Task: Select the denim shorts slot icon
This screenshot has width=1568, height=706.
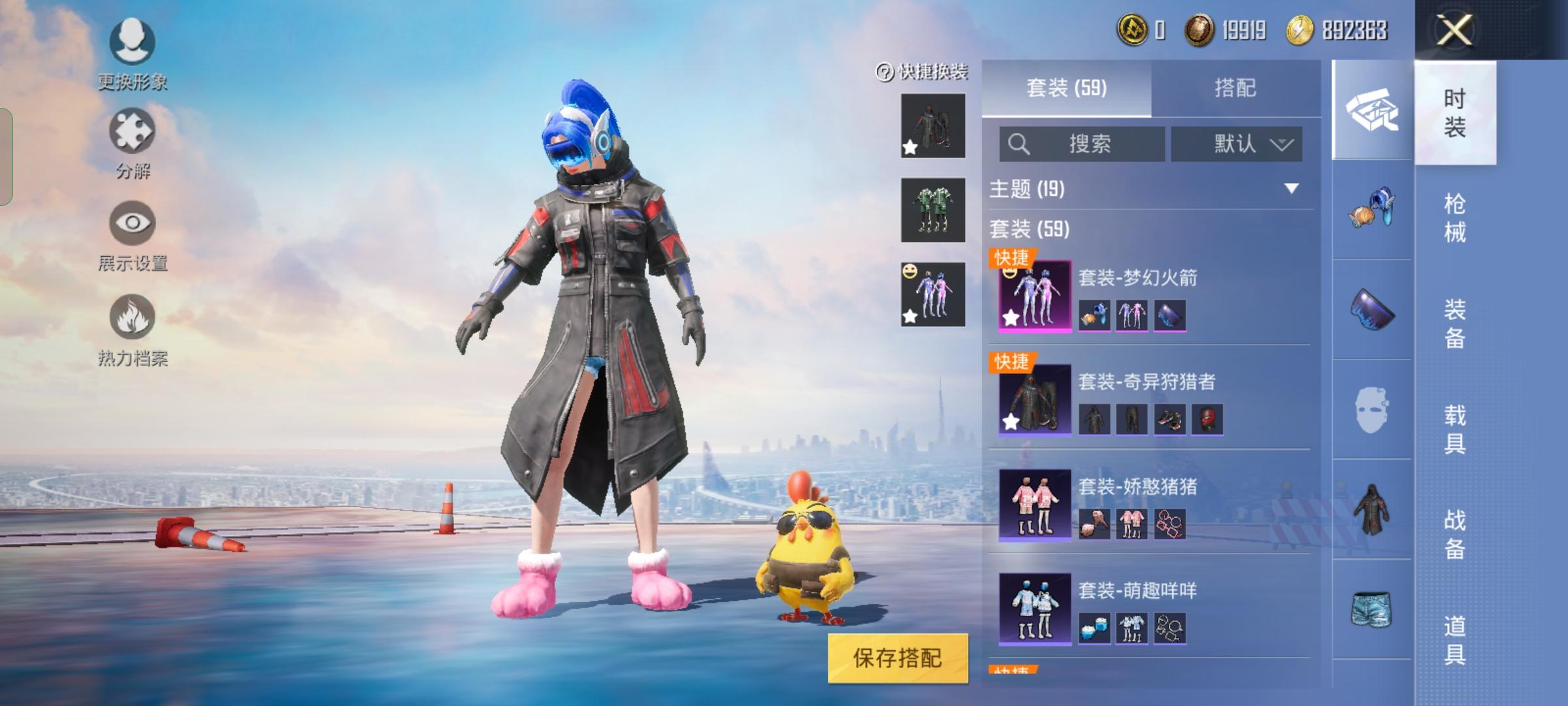Action: pyautogui.click(x=1371, y=609)
